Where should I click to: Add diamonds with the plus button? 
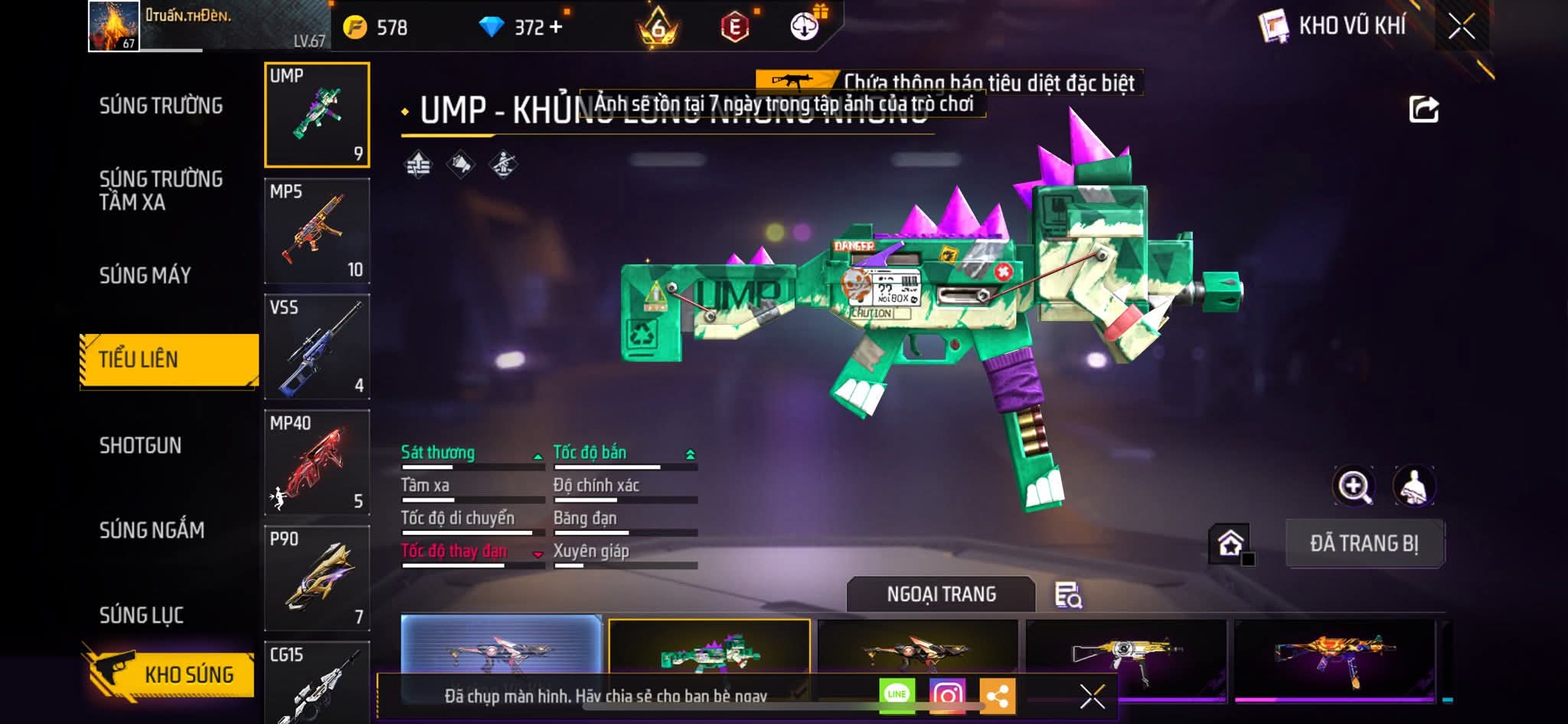pyautogui.click(x=556, y=28)
